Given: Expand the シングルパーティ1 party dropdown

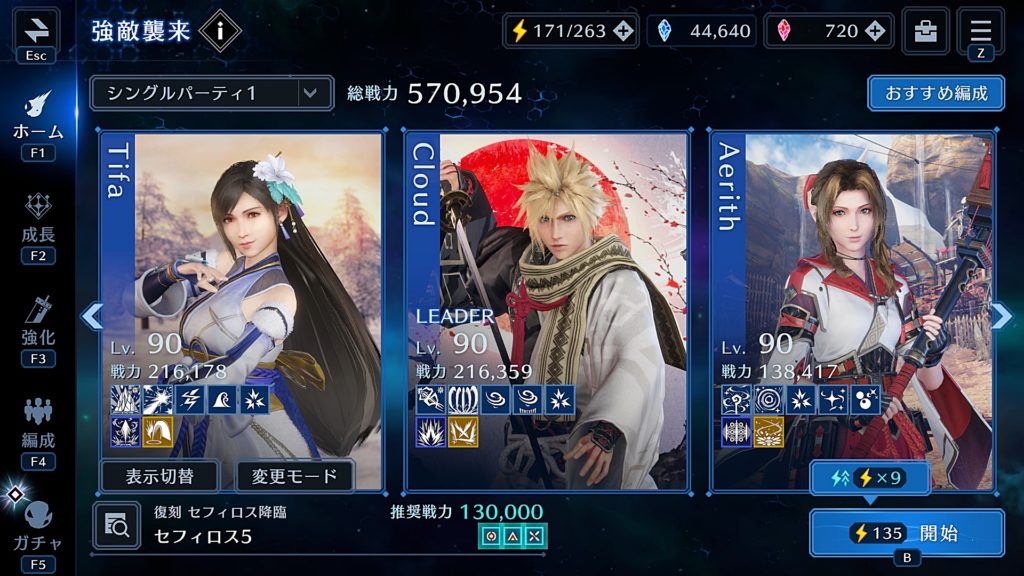Looking at the screenshot, I should 211,93.
